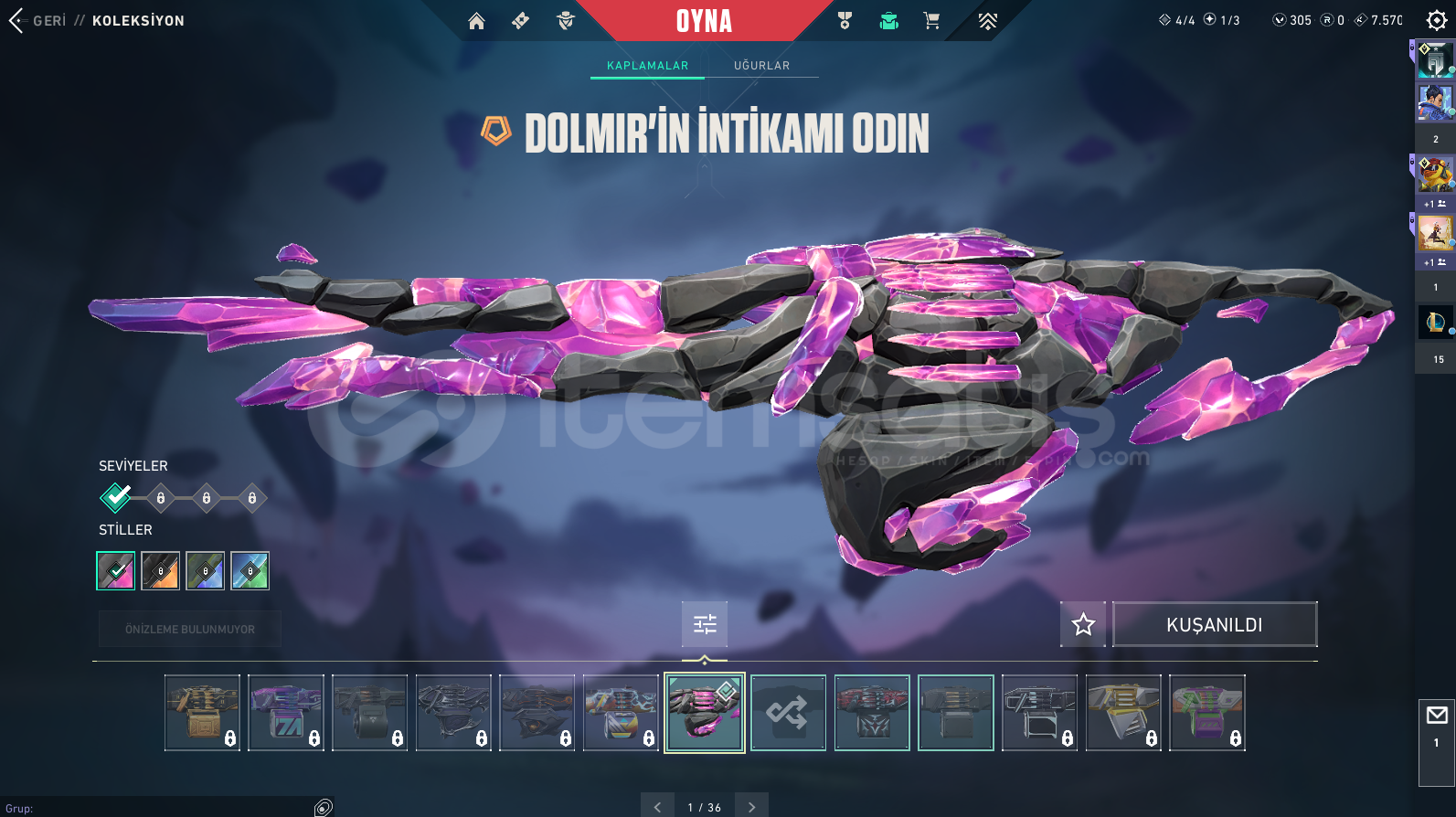Select the Kaplamalar tab
The height and width of the screenshot is (817, 1456).
647,66
